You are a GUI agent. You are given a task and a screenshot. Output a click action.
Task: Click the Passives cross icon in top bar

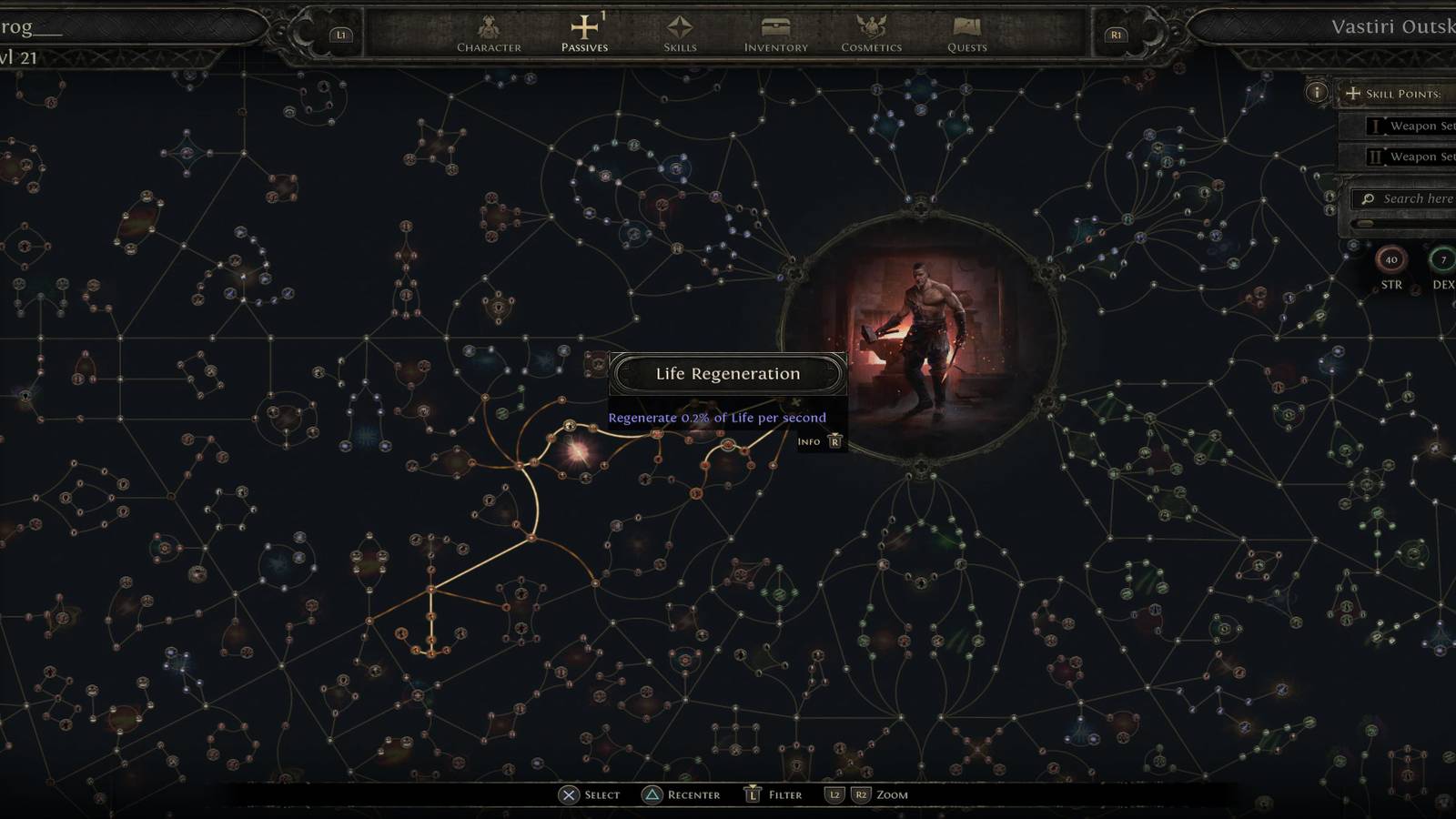pos(583,25)
